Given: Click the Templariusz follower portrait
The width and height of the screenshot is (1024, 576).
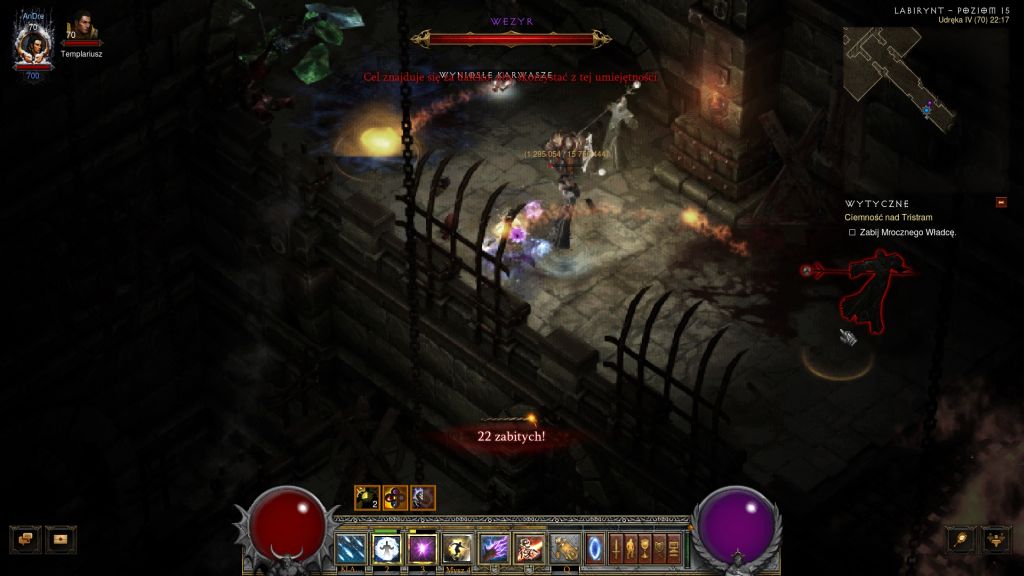Looking at the screenshot, I should pyautogui.click(x=79, y=29).
